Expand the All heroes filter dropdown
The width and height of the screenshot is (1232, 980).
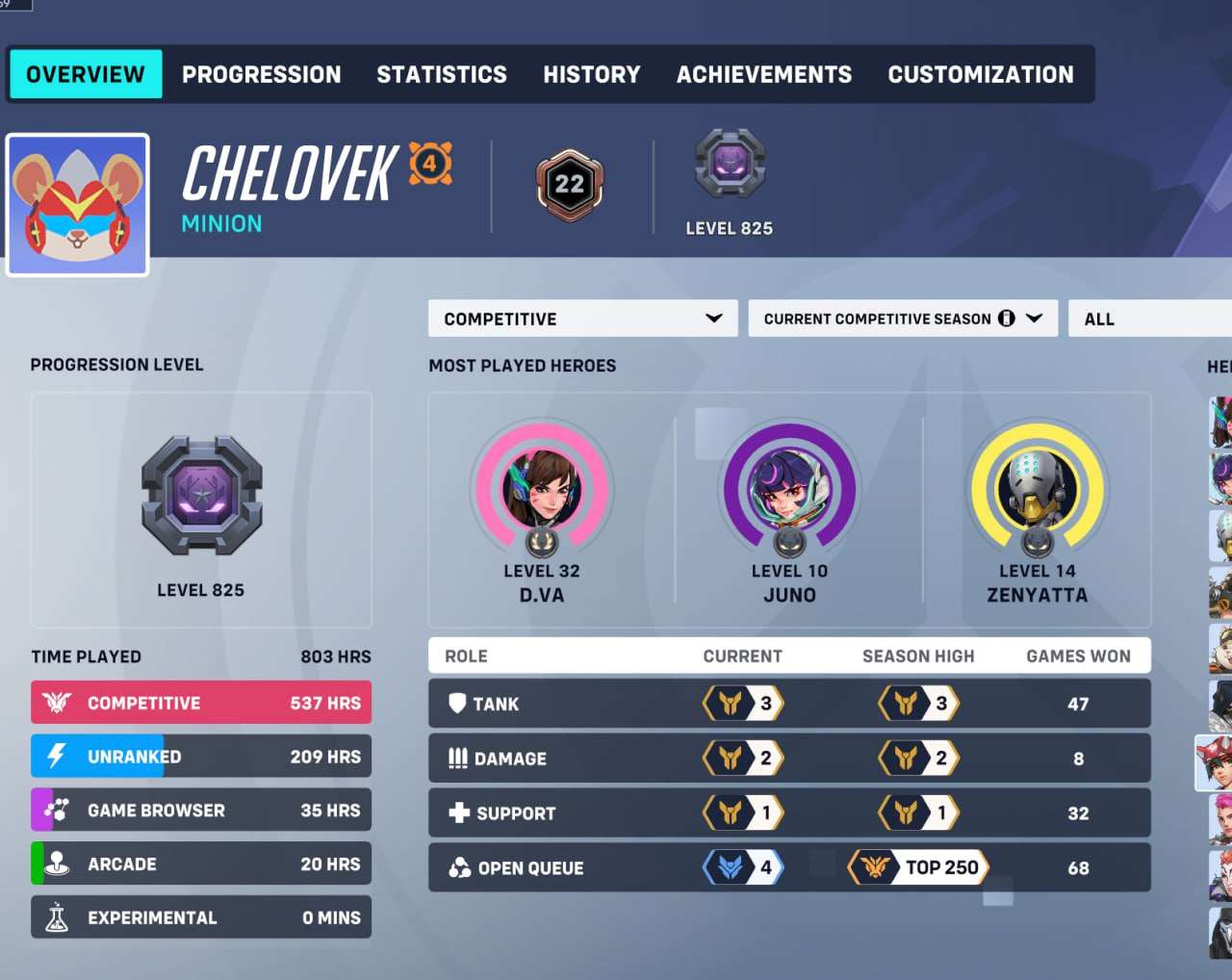(x=1155, y=318)
